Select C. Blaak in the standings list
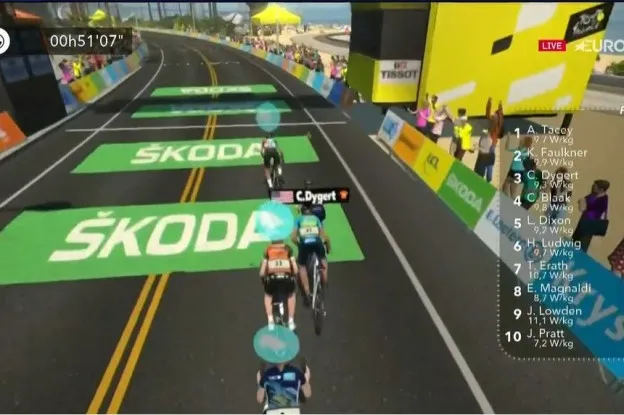The height and width of the screenshot is (415, 624). (x=549, y=198)
